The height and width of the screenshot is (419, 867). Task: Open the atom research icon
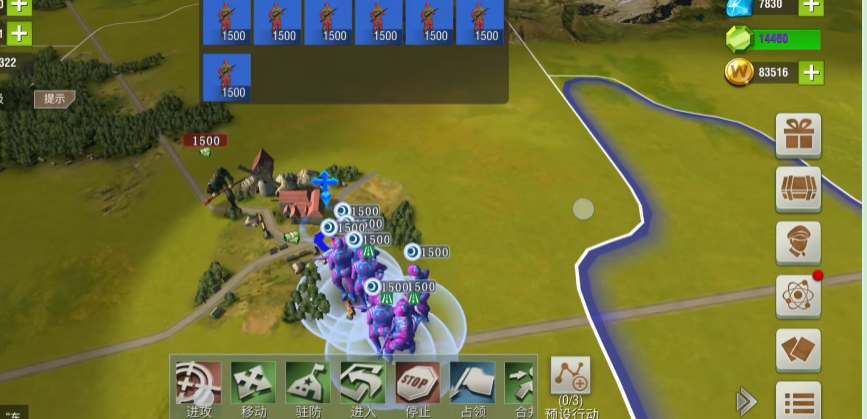pos(798,296)
